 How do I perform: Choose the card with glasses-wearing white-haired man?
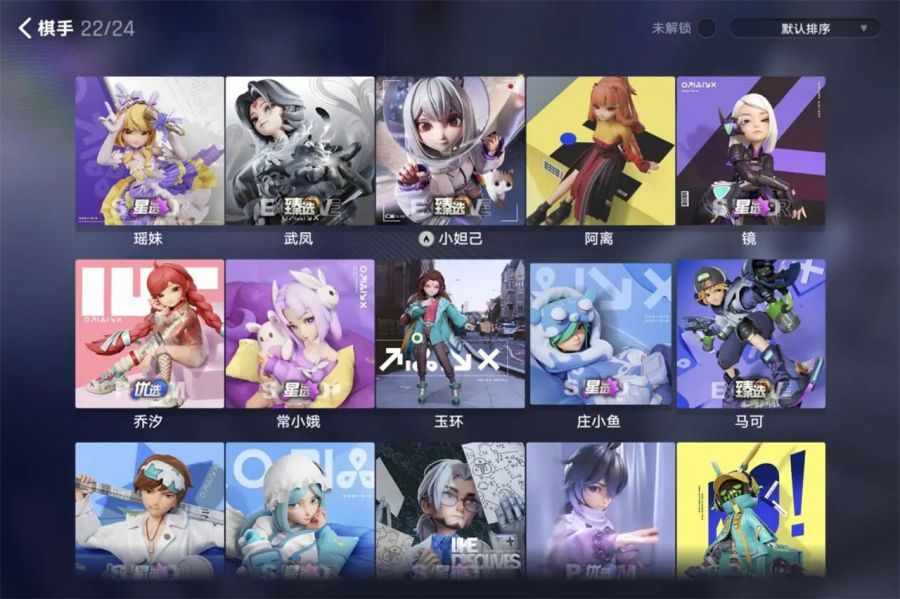click(x=450, y=510)
